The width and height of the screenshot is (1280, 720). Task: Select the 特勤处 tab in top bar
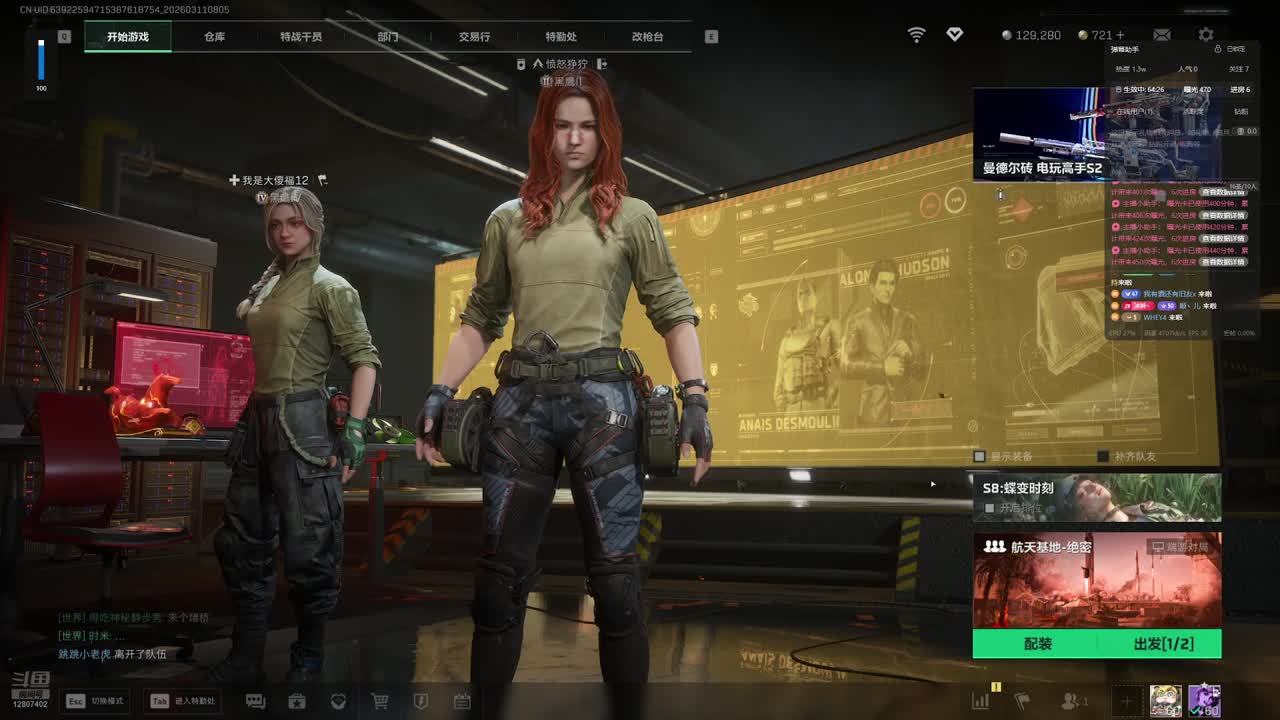pos(561,37)
